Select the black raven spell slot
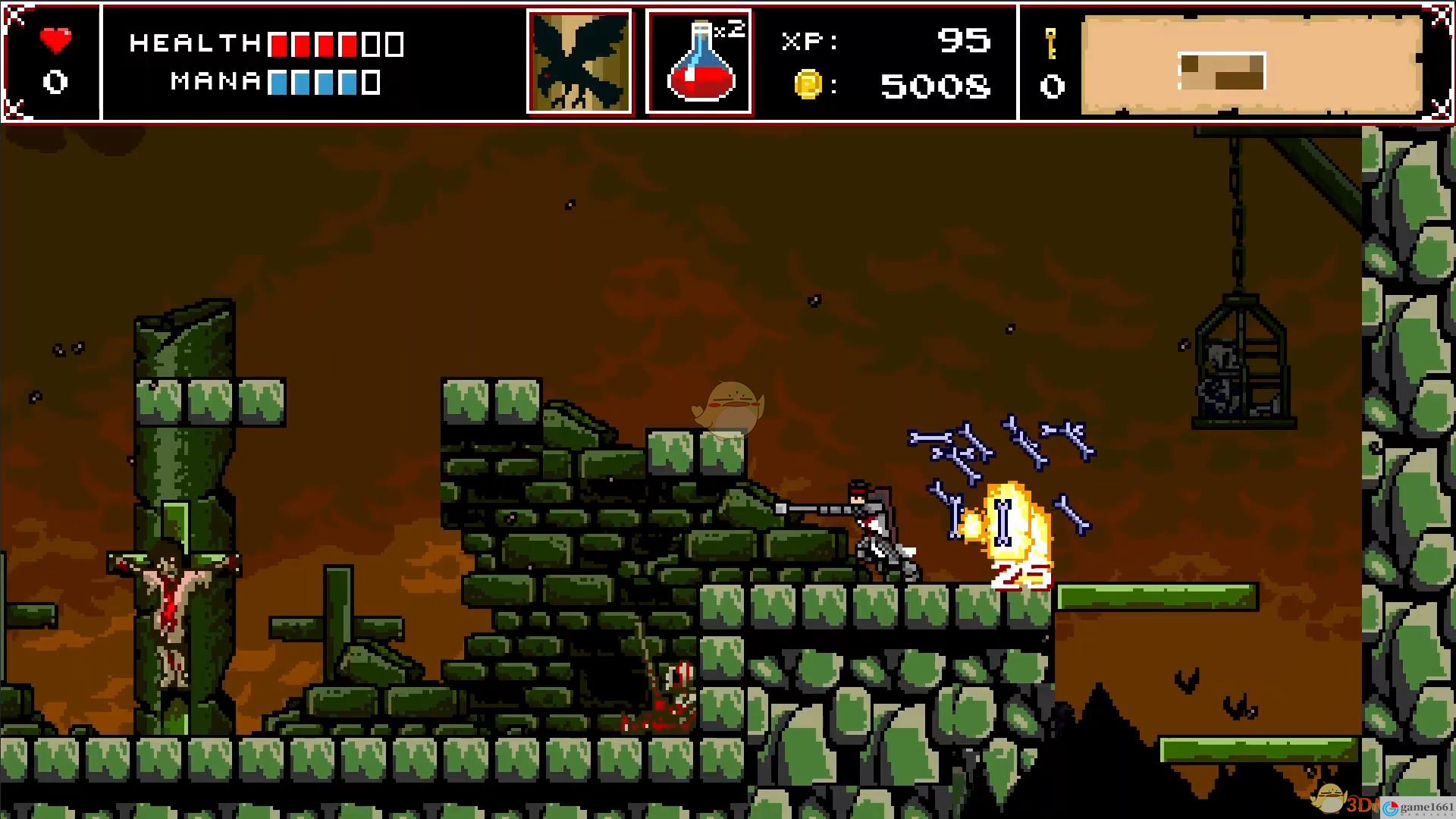1456x819 pixels. pyautogui.click(x=580, y=62)
